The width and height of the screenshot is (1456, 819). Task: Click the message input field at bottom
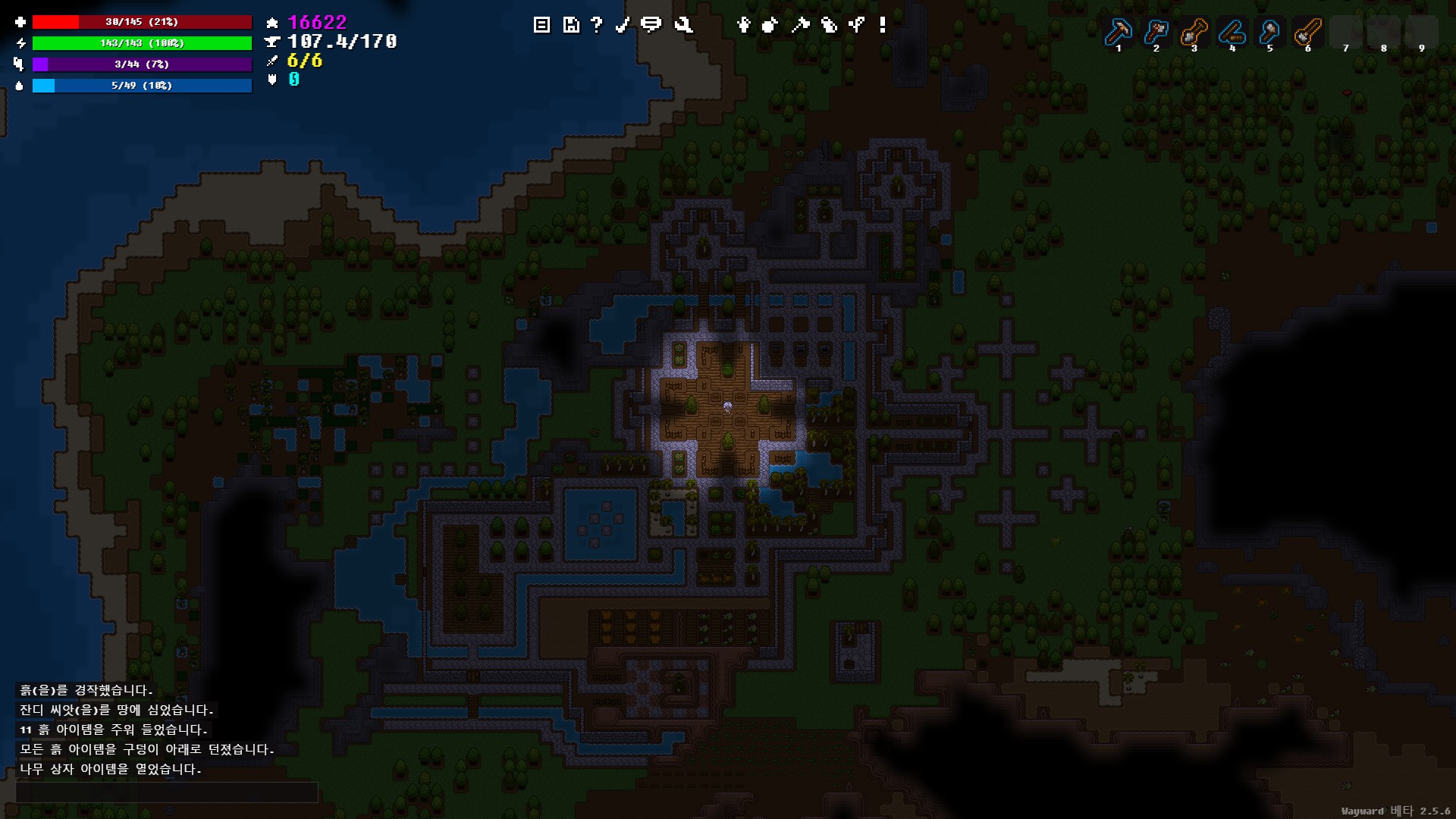(167, 792)
